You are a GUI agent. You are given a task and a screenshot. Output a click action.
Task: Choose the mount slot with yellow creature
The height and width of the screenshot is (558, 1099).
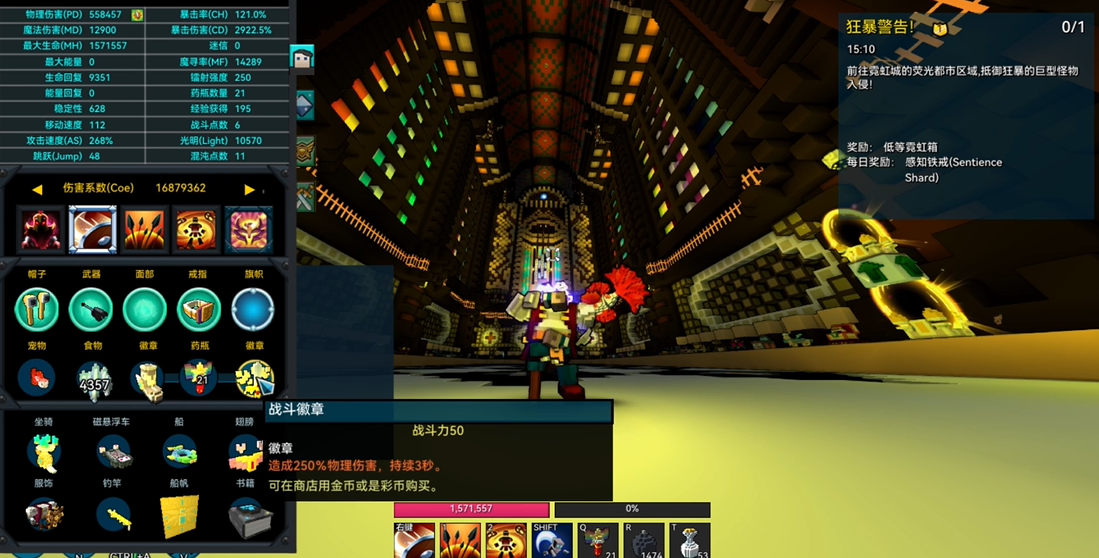click(44, 453)
